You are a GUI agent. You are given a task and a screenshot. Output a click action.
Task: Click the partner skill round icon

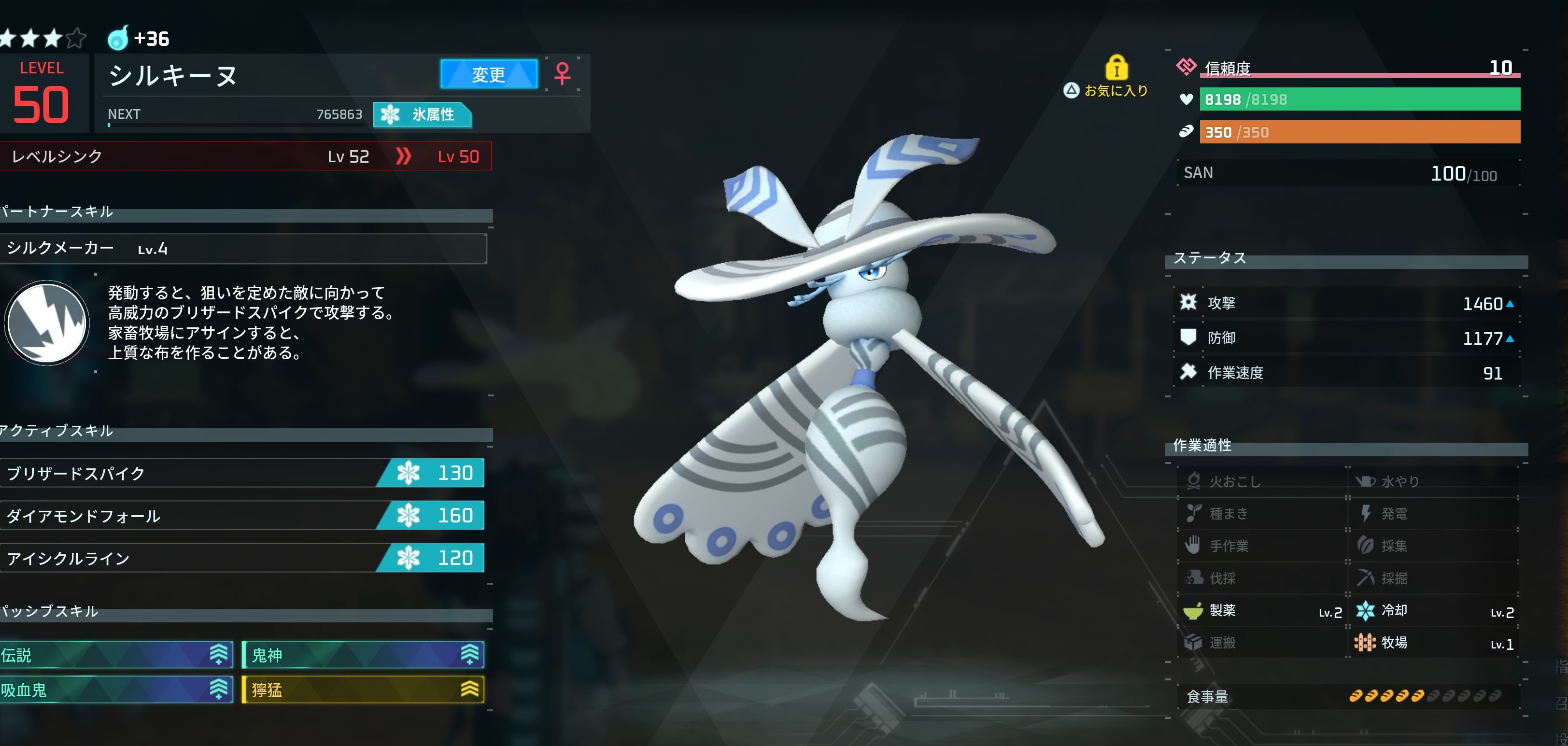[47, 323]
